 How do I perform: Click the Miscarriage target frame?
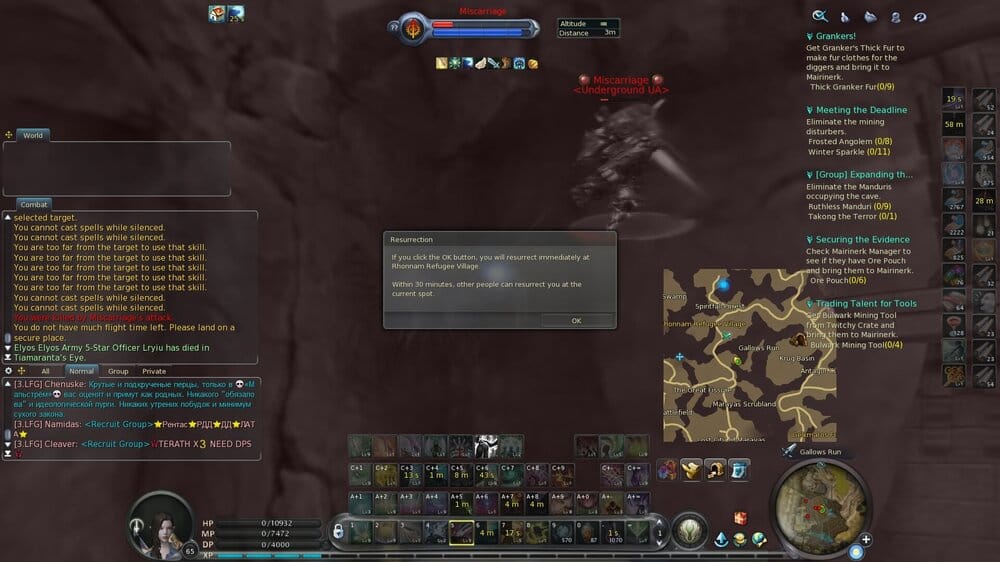point(470,28)
